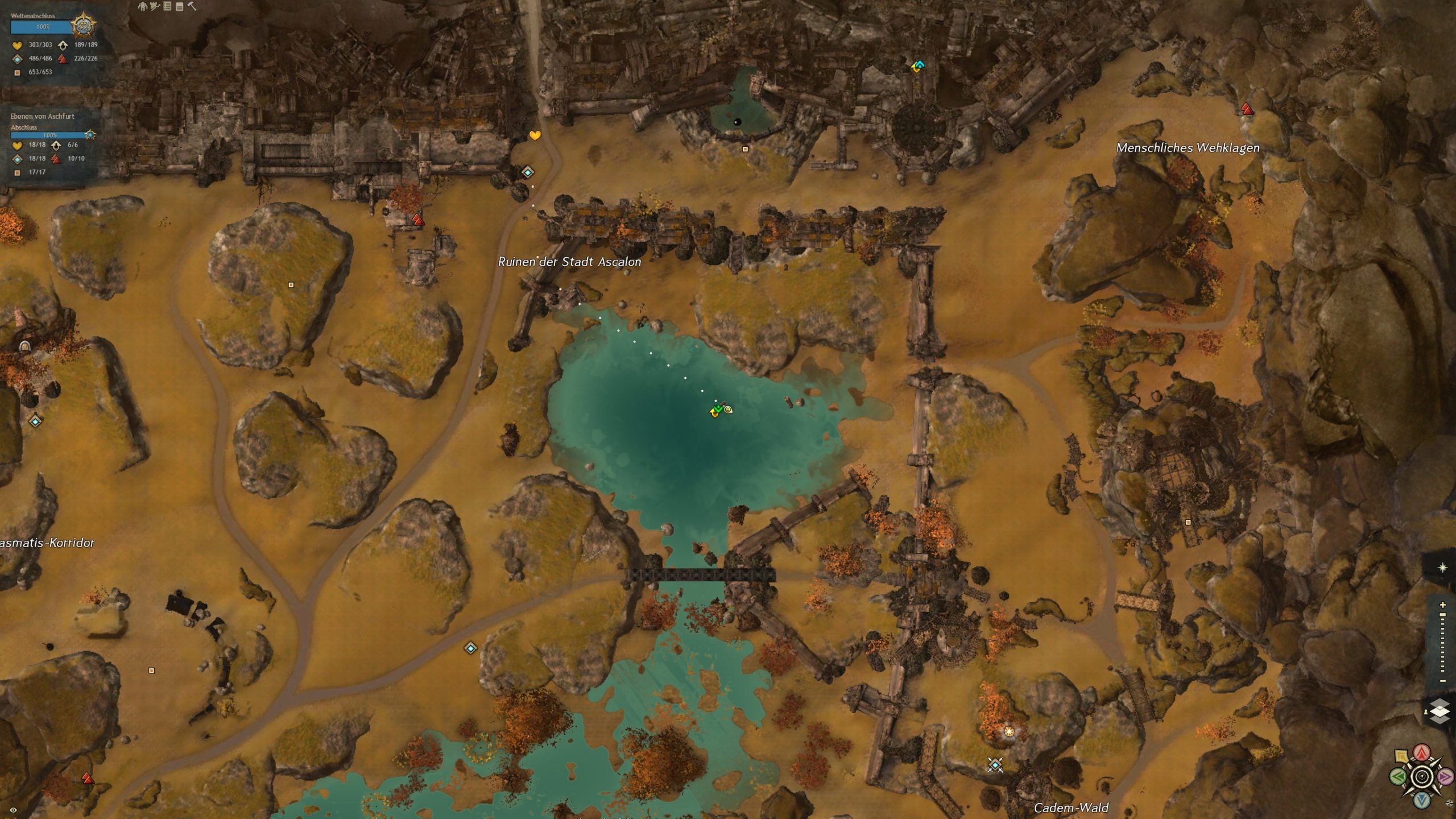This screenshot has height=819, width=1456.
Task: Select the list icon in top toolbar
Action: point(167,6)
